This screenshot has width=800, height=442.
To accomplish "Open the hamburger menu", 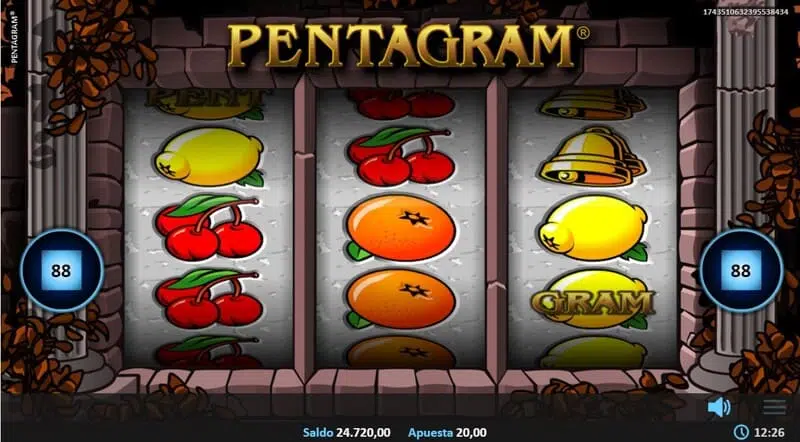I will click(774, 407).
